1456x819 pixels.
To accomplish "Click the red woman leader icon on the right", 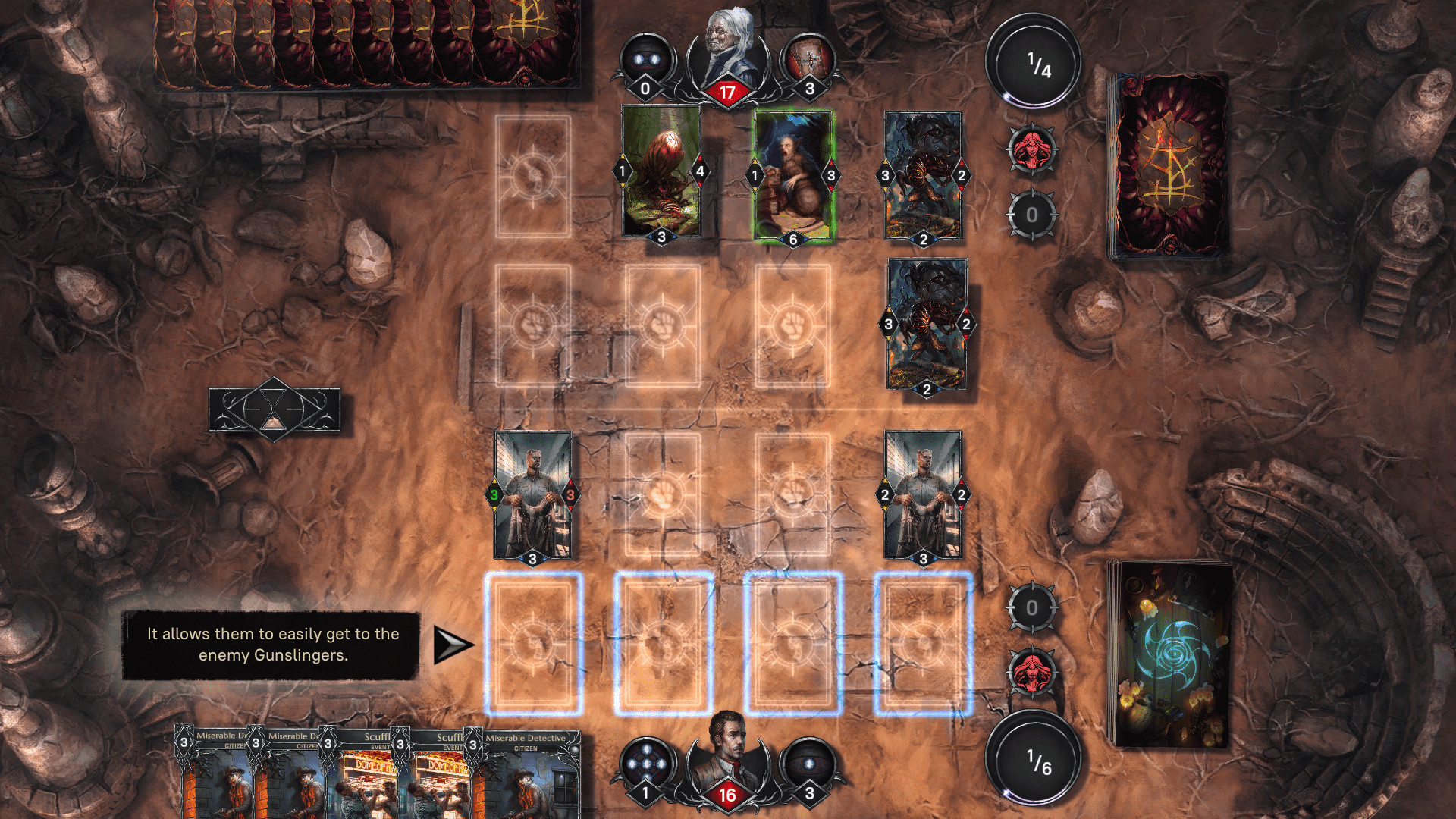I will pyautogui.click(x=1031, y=152).
